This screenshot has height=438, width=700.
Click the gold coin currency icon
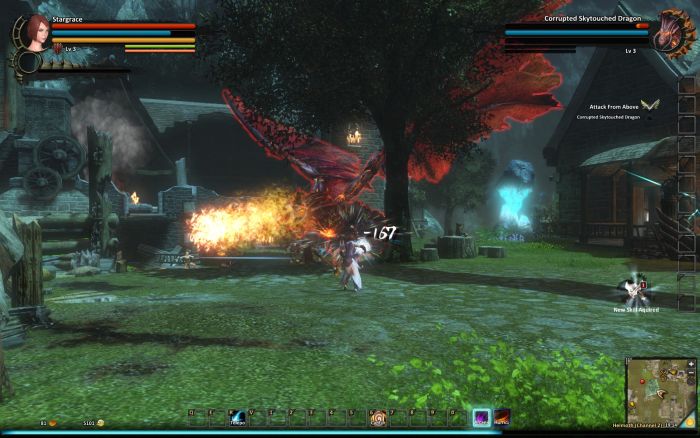point(100,423)
